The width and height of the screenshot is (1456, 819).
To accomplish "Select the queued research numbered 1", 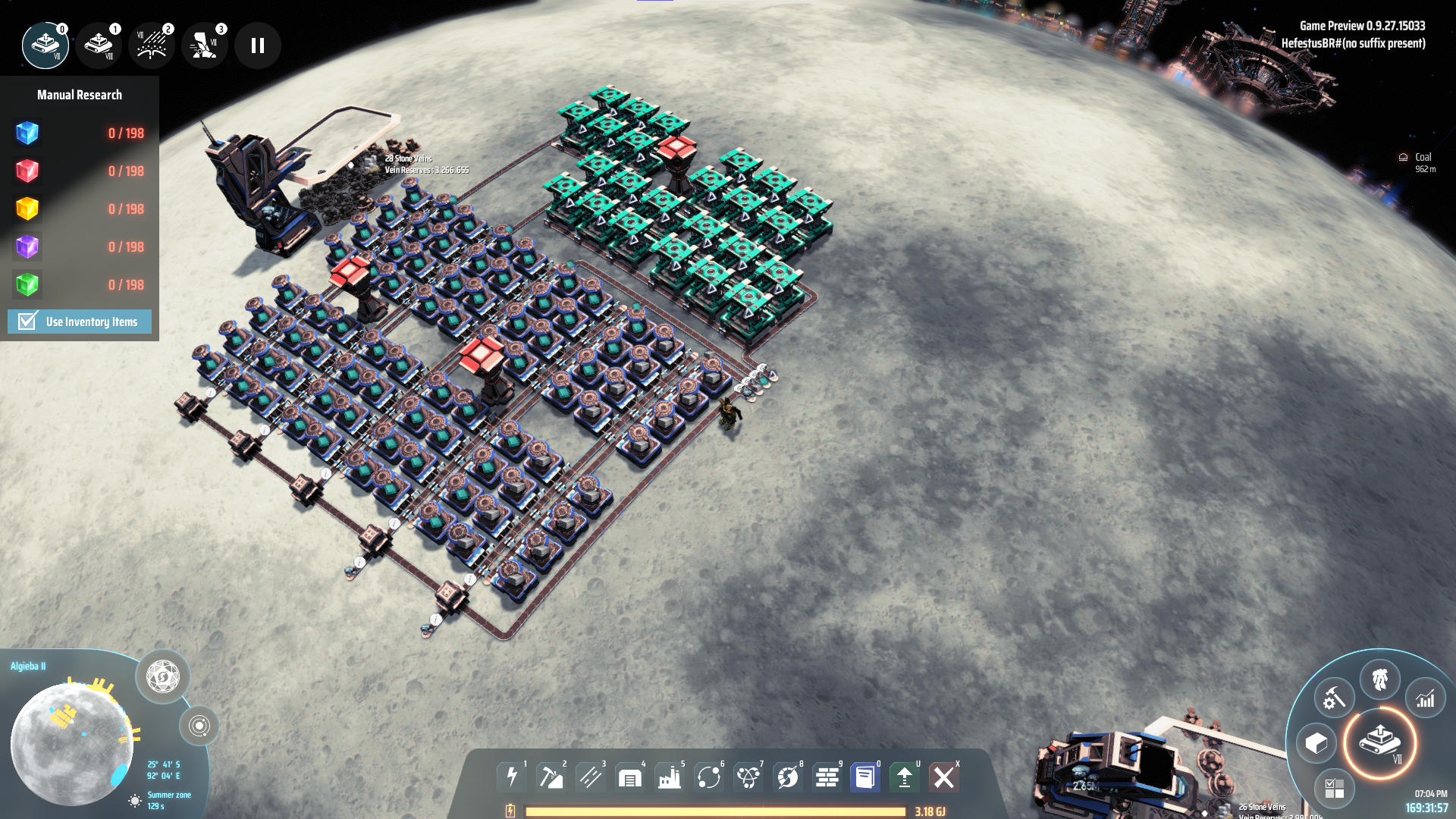I will [99, 45].
